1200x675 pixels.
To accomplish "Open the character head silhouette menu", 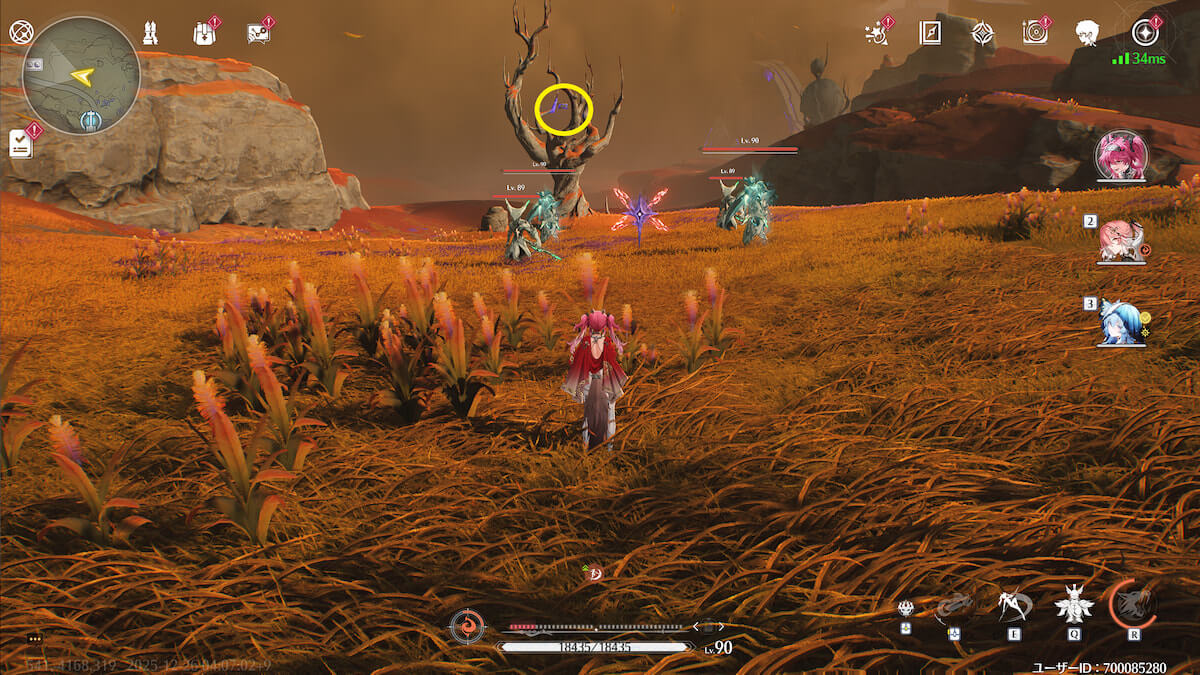I will pos(1087,33).
